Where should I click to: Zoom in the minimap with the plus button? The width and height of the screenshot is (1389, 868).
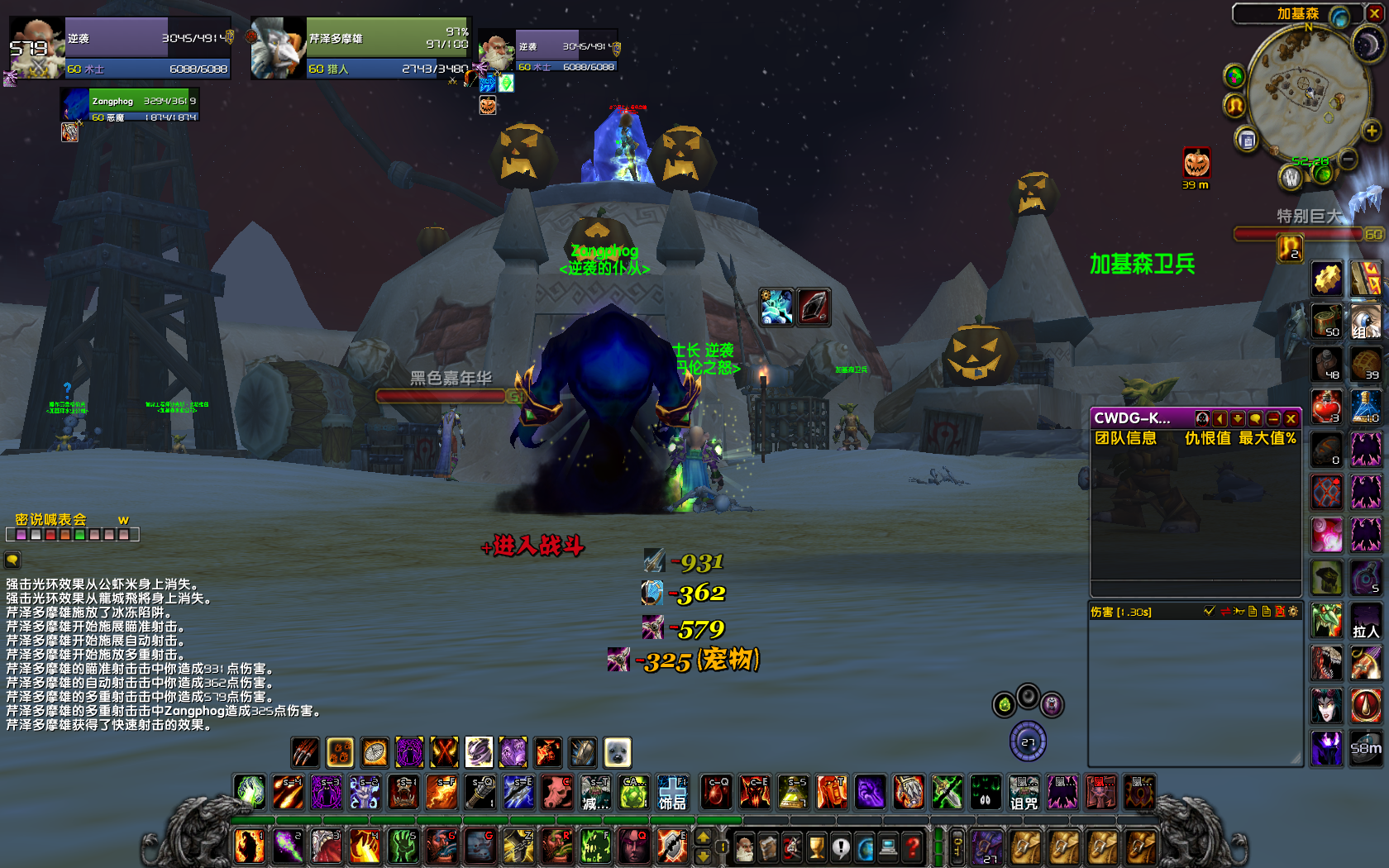click(1372, 131)
